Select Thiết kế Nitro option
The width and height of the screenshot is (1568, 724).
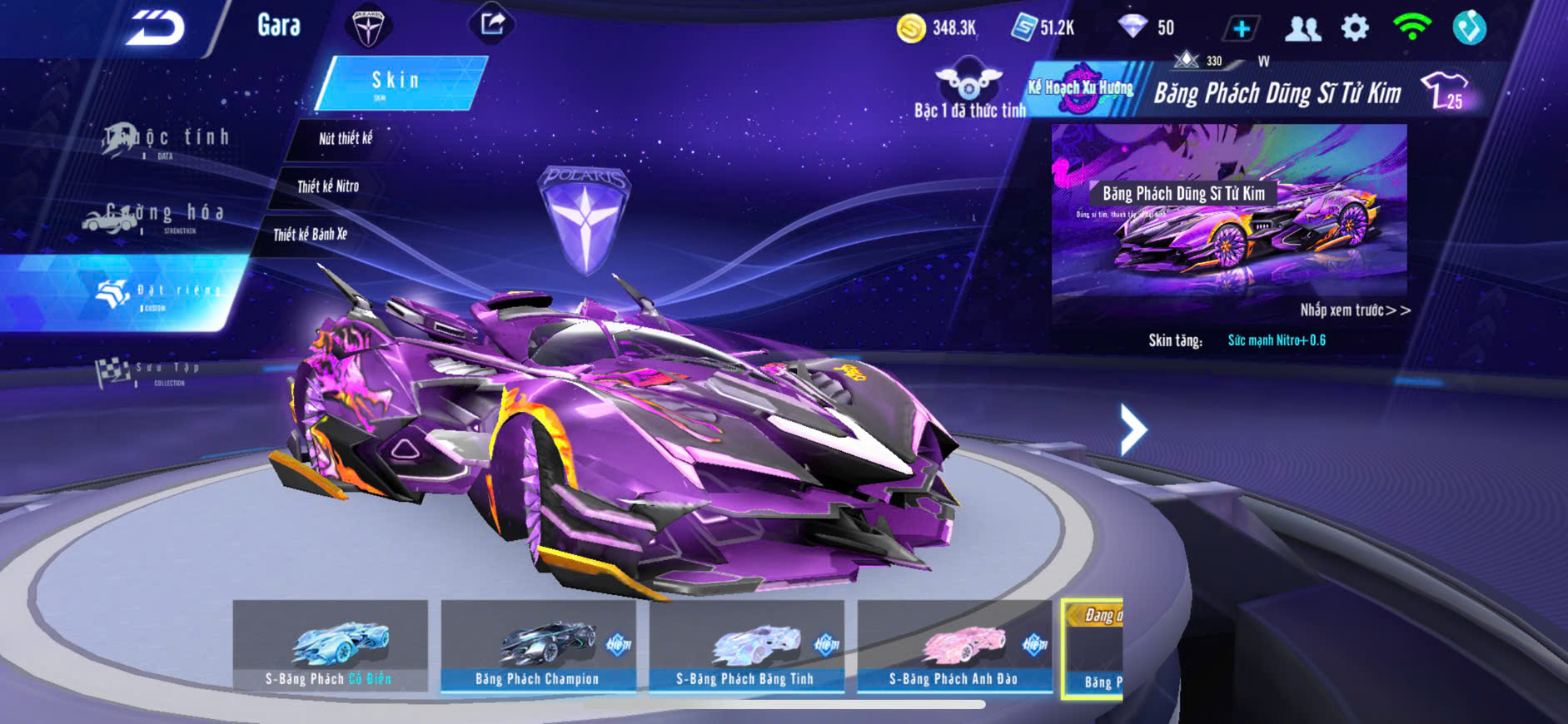(x=328, y=186)
